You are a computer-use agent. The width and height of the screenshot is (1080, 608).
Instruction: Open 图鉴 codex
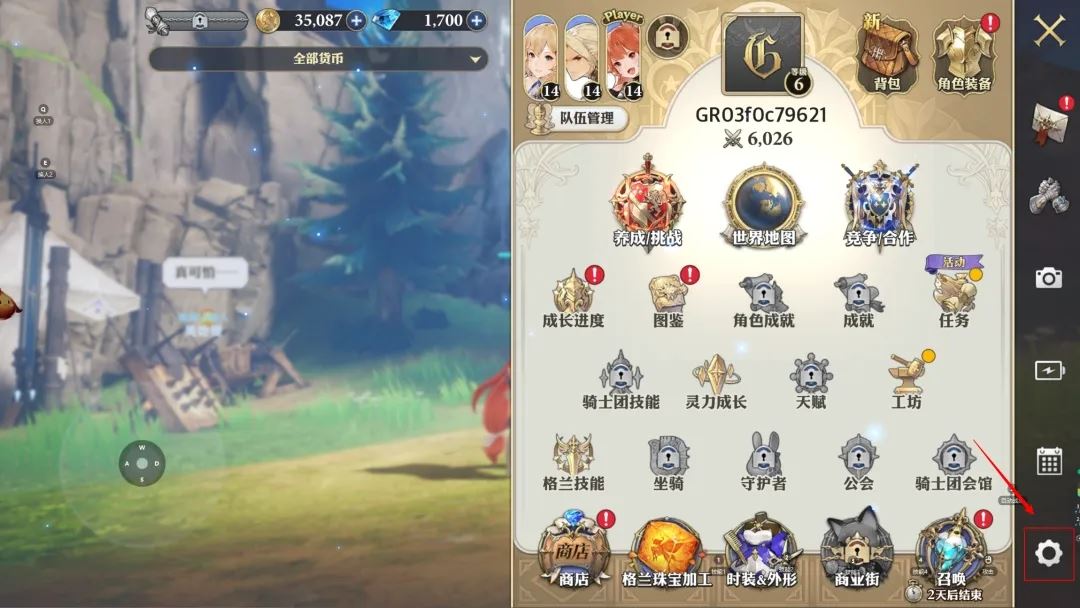tap(667, 298)
